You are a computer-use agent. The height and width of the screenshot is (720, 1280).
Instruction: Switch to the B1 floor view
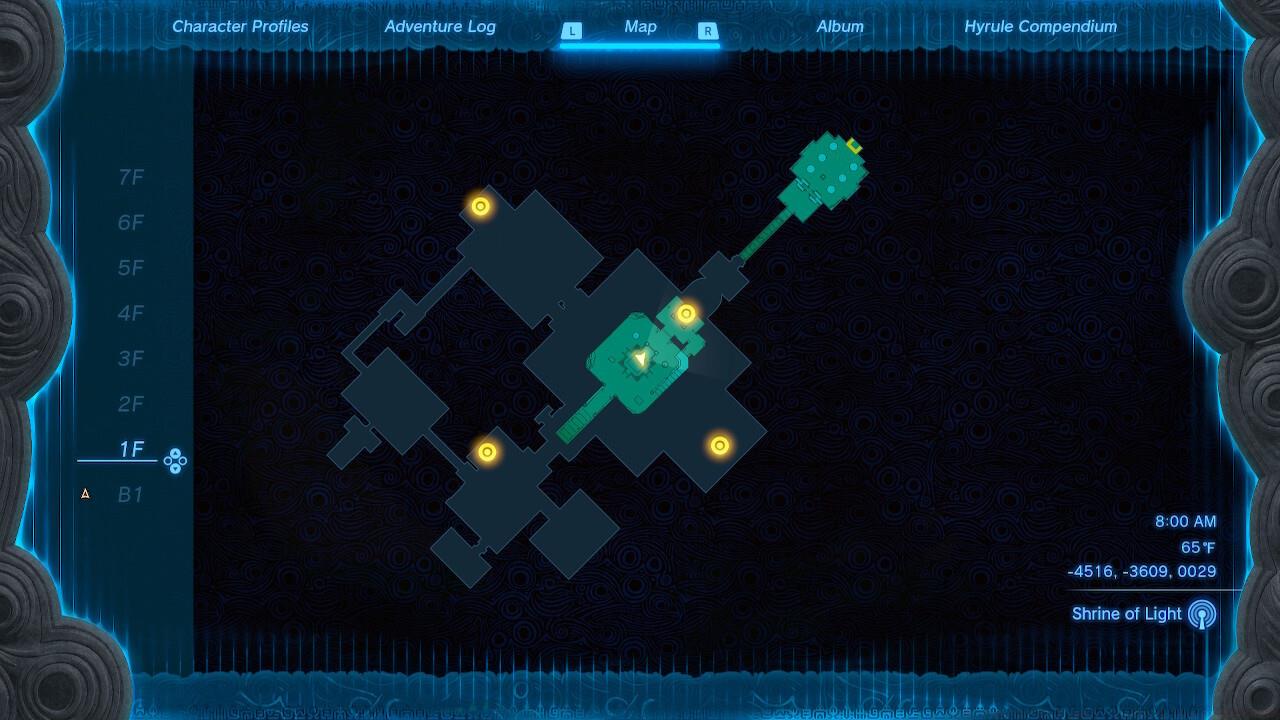[x=132, y=494]
